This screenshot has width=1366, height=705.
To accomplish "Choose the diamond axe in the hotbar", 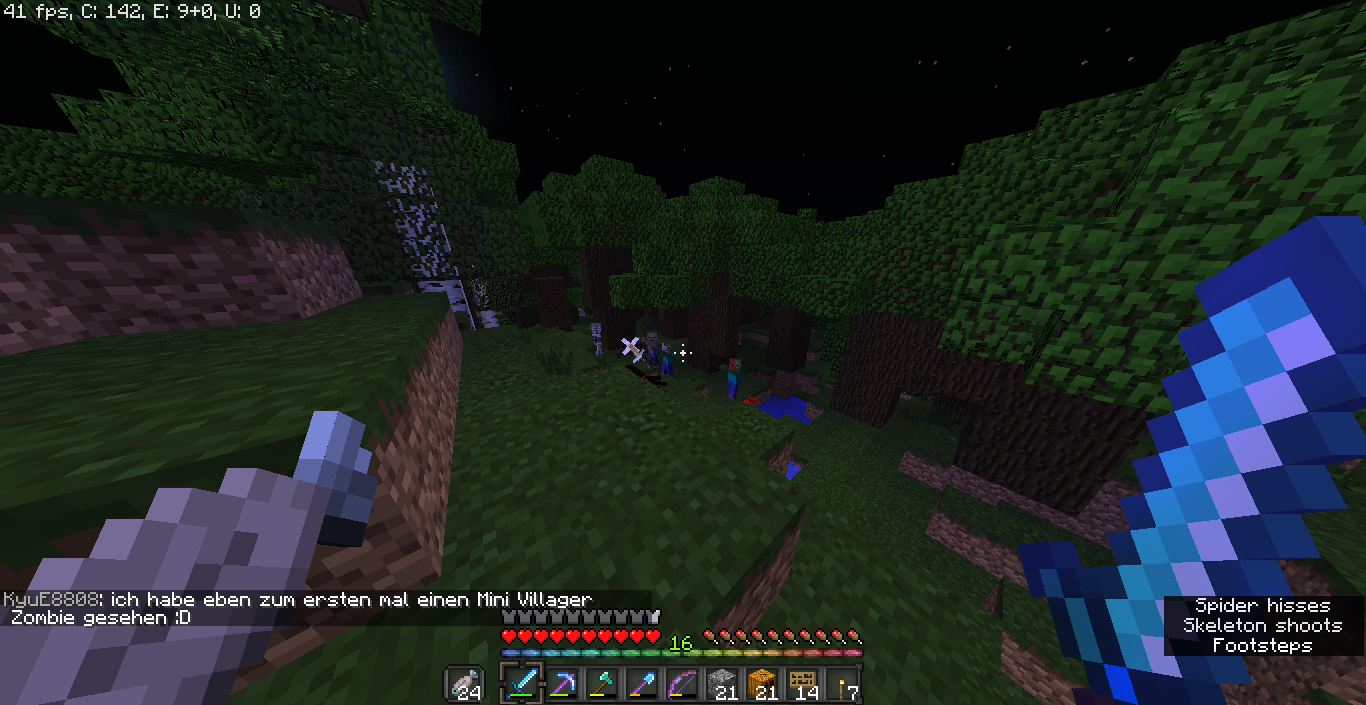I will coord(602,684).
